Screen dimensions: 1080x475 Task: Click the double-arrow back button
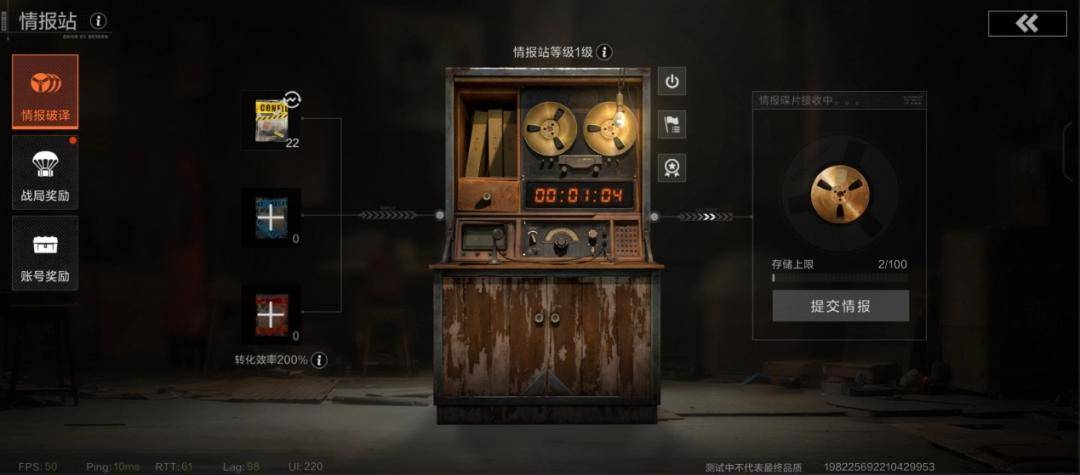1027,24
